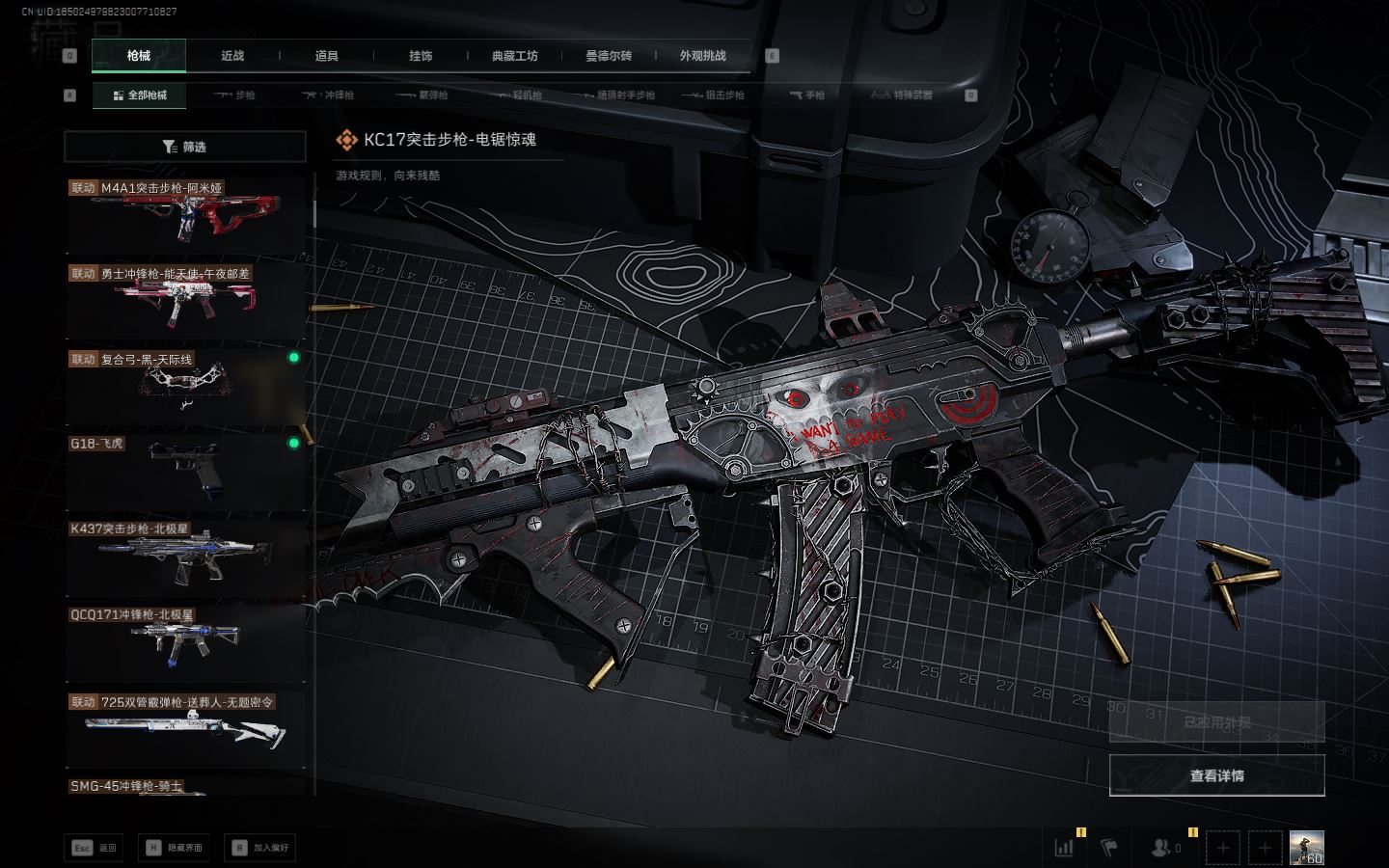Click the 查看详情 view details button
Viewport: 1389px width, 868px height.
click(x=1216, y=775)
